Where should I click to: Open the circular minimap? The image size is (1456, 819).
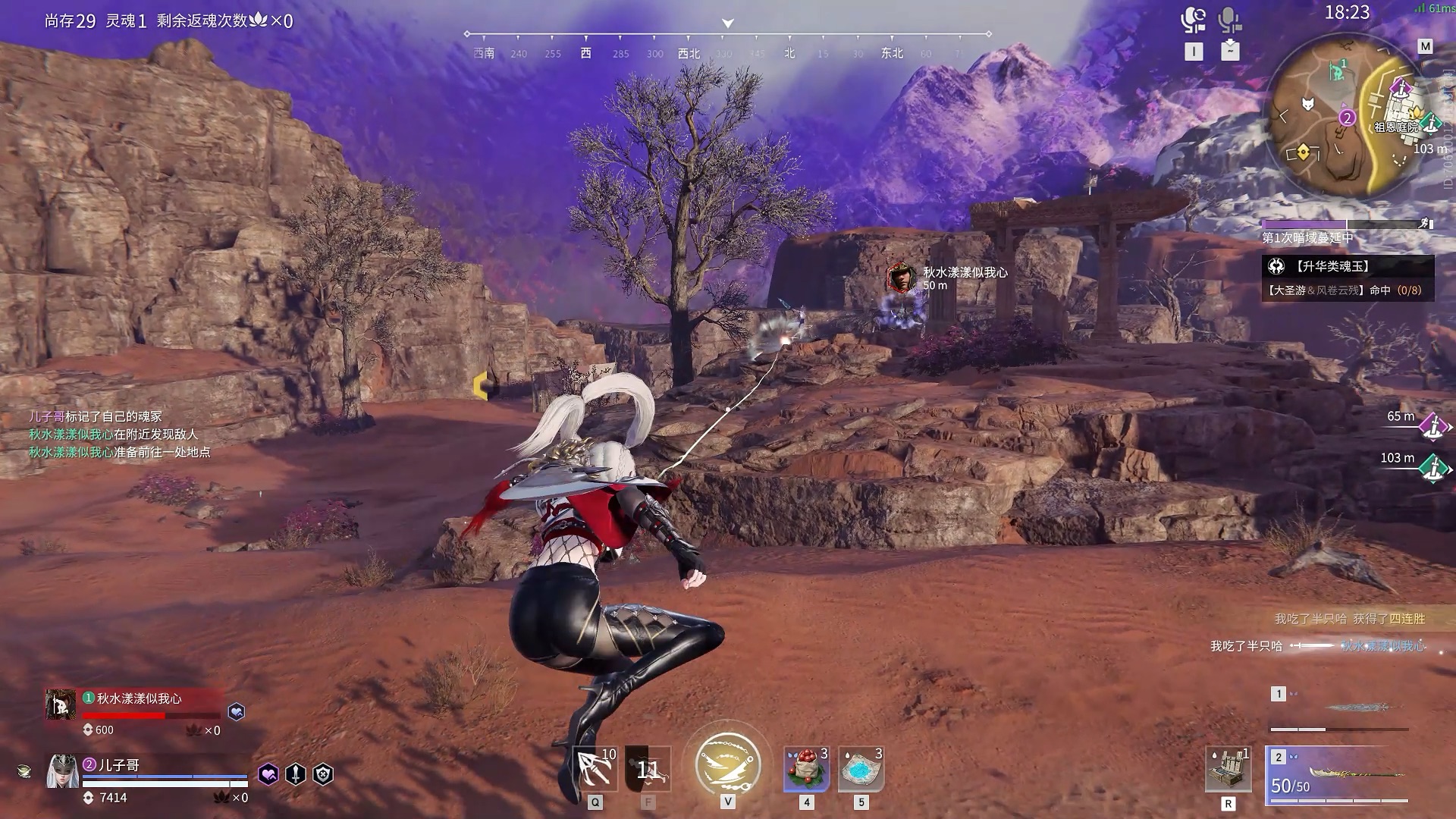(x=1347, y=115)
